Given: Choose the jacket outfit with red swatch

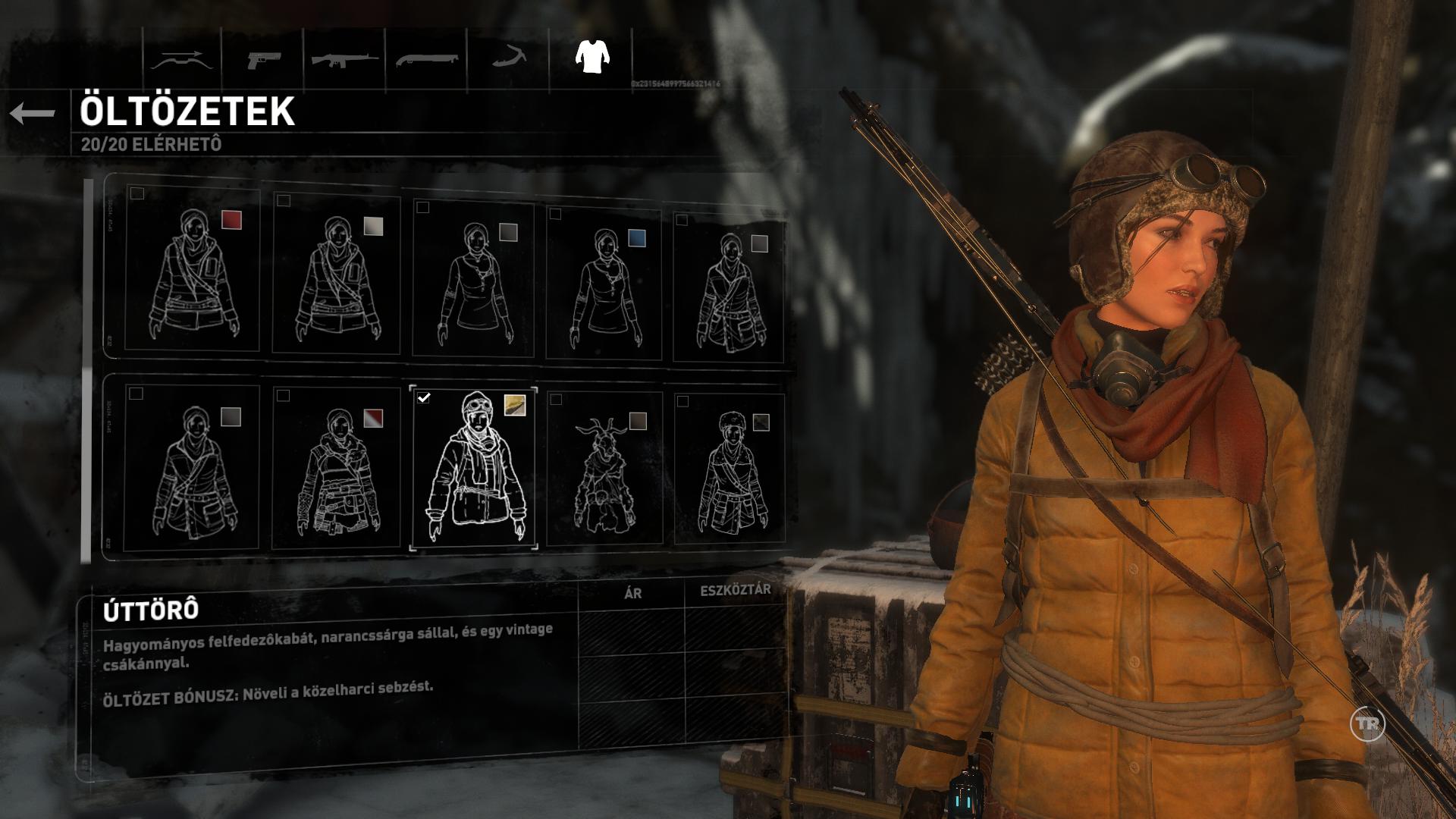Looking at the screenshot, I should (x=193, y=271).
